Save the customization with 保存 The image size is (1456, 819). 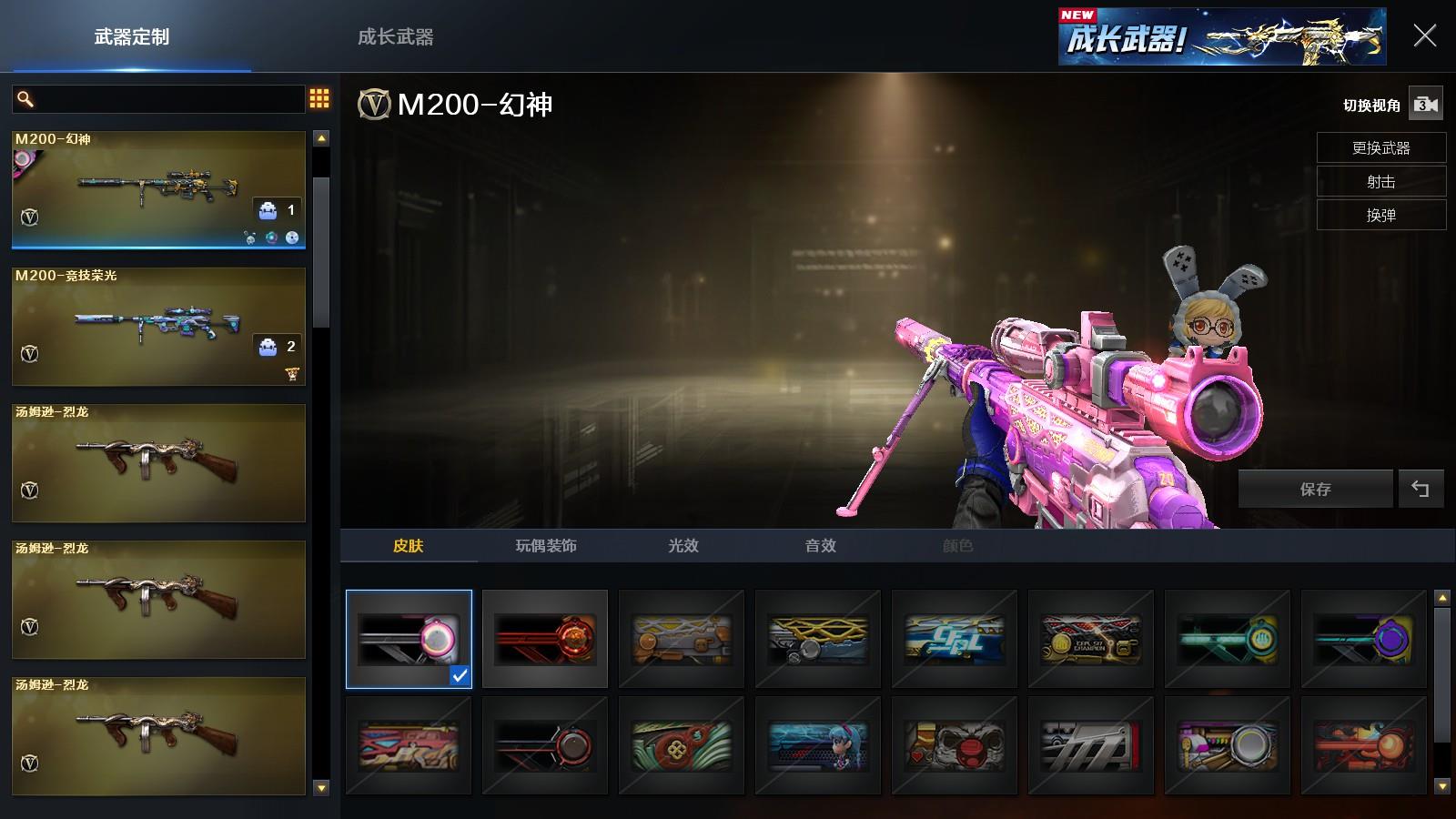pos(1315,490)
